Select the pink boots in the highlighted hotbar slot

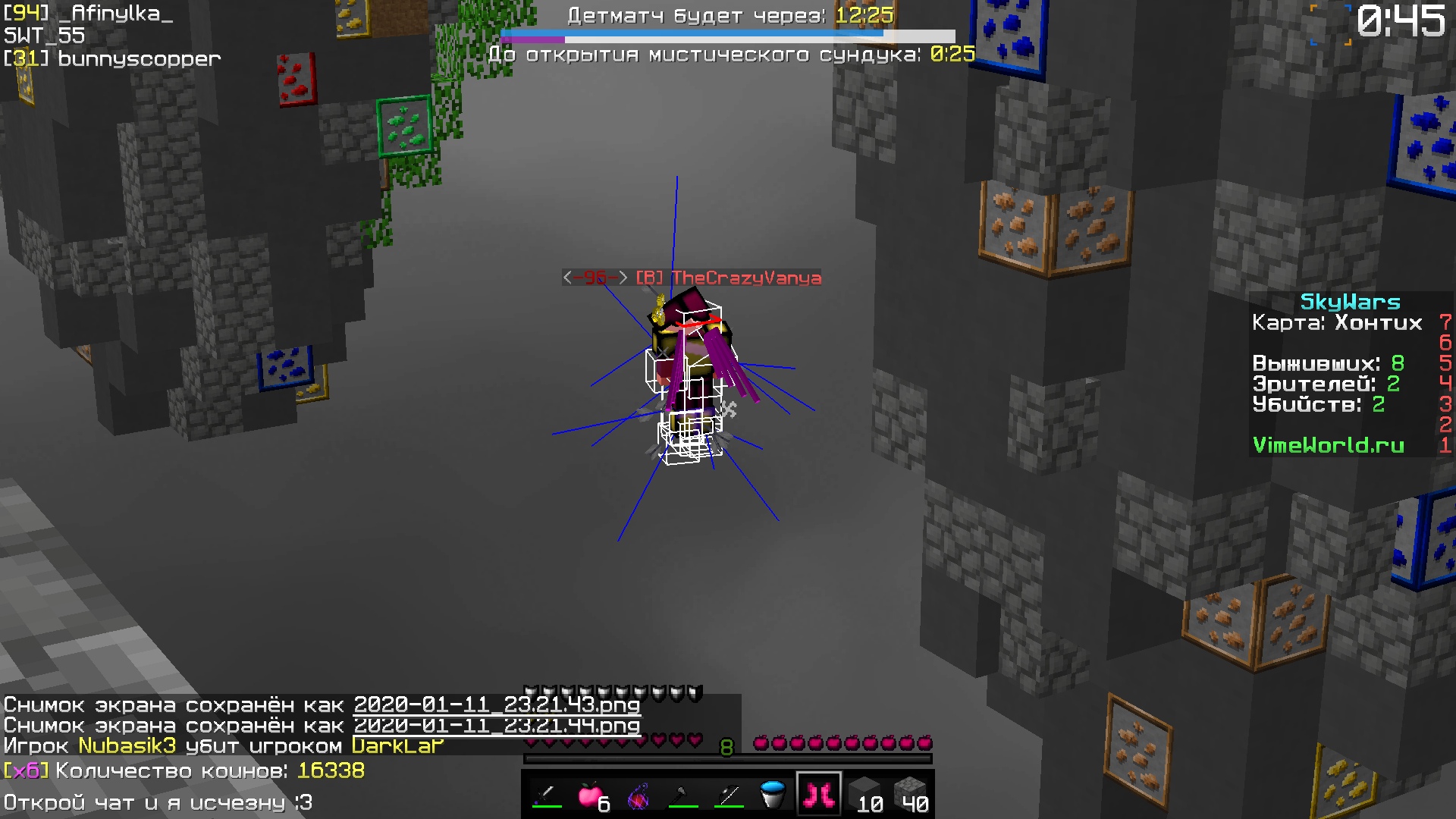tap(817, 794)
